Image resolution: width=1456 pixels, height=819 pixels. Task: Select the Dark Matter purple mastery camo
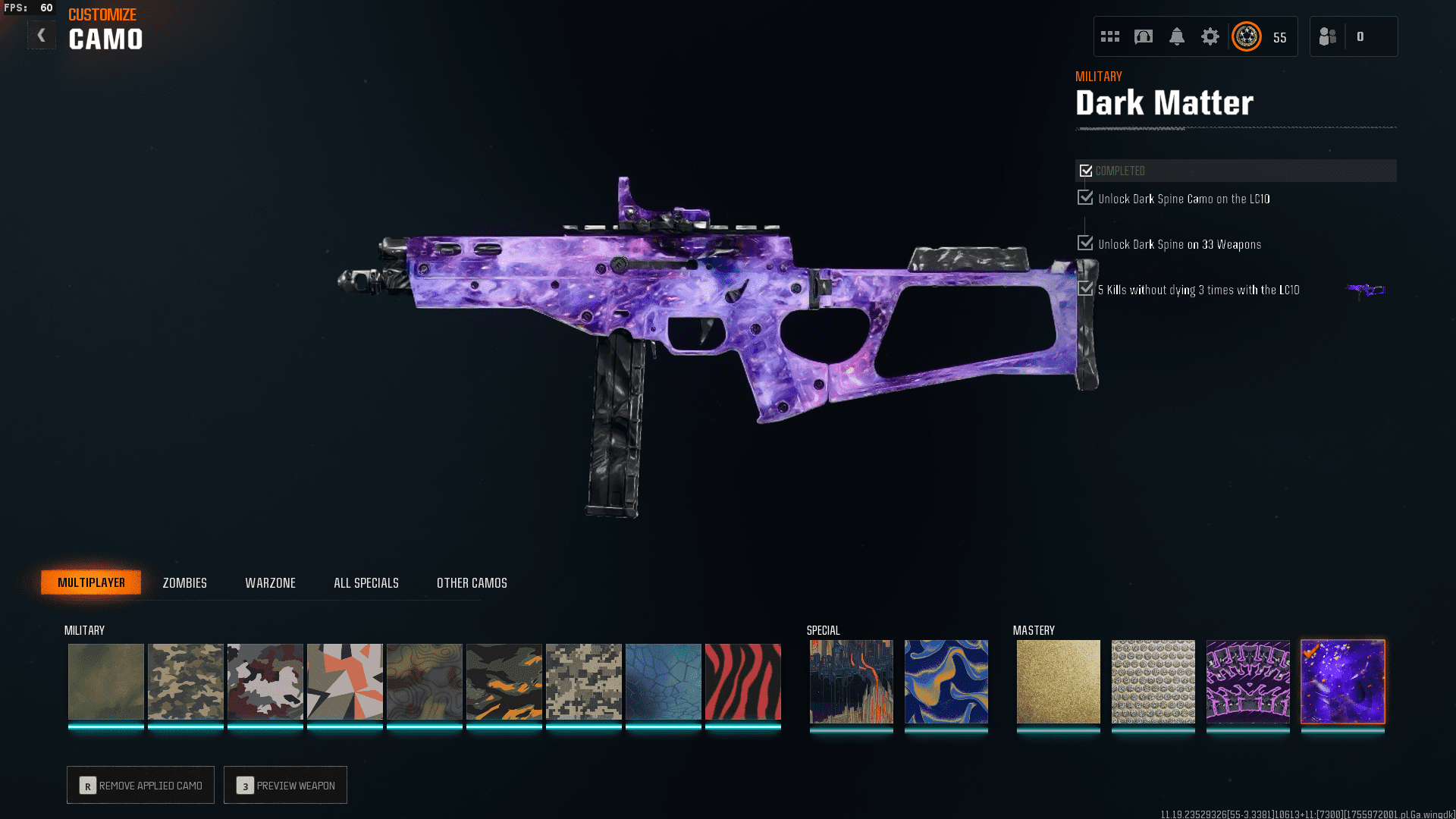pos(1342,681)
